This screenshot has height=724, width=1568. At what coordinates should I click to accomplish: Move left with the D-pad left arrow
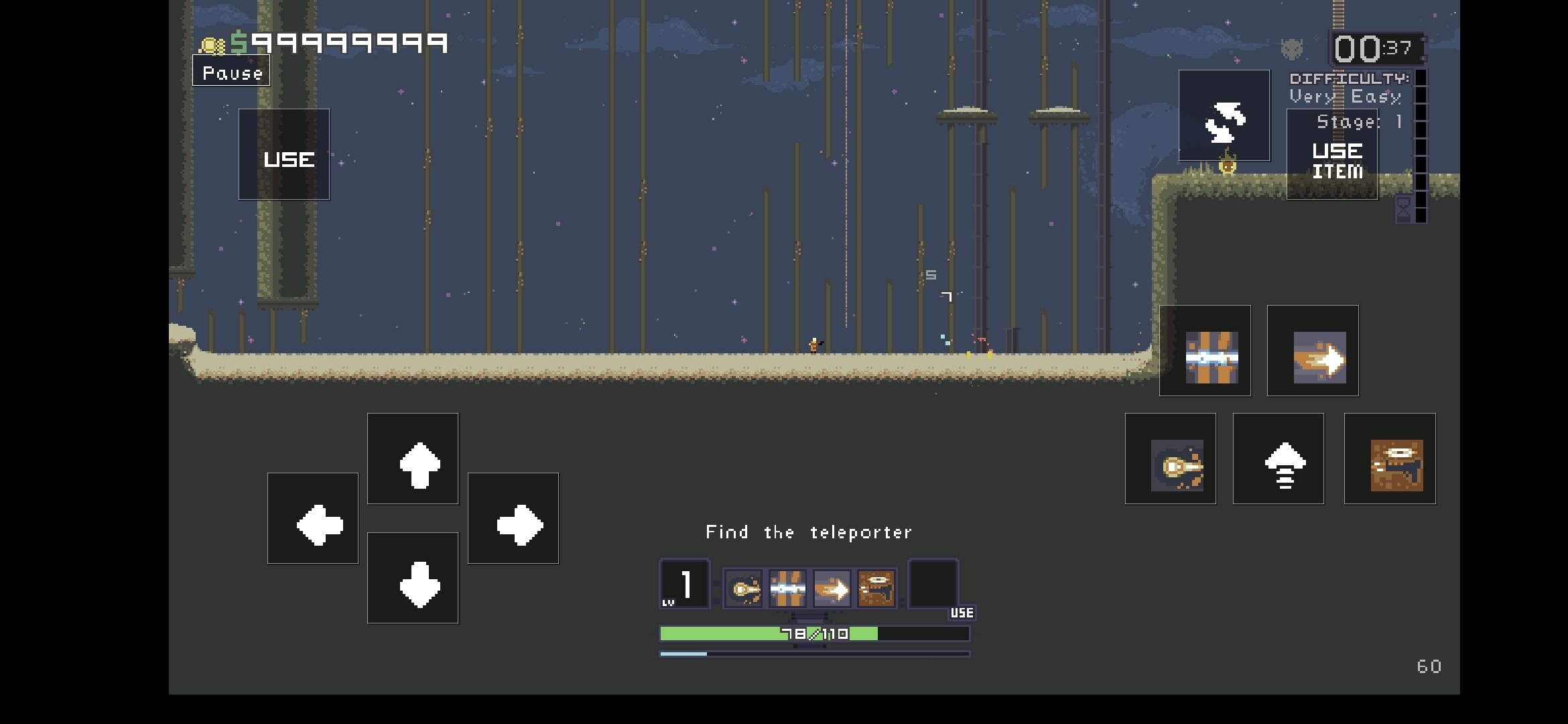pos(313,519)
